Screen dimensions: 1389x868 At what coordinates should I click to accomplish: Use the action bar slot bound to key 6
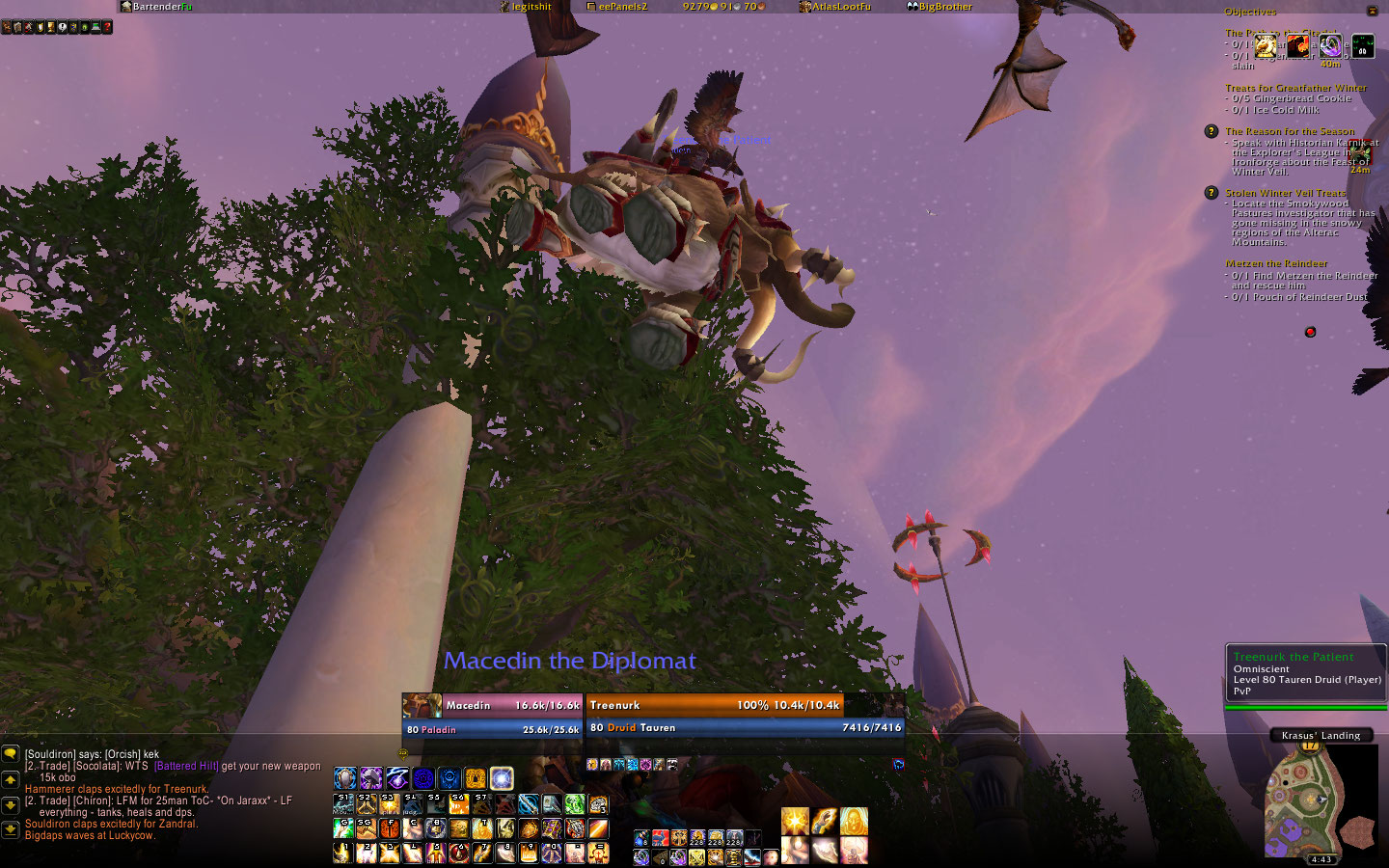[x=459, y=853]
